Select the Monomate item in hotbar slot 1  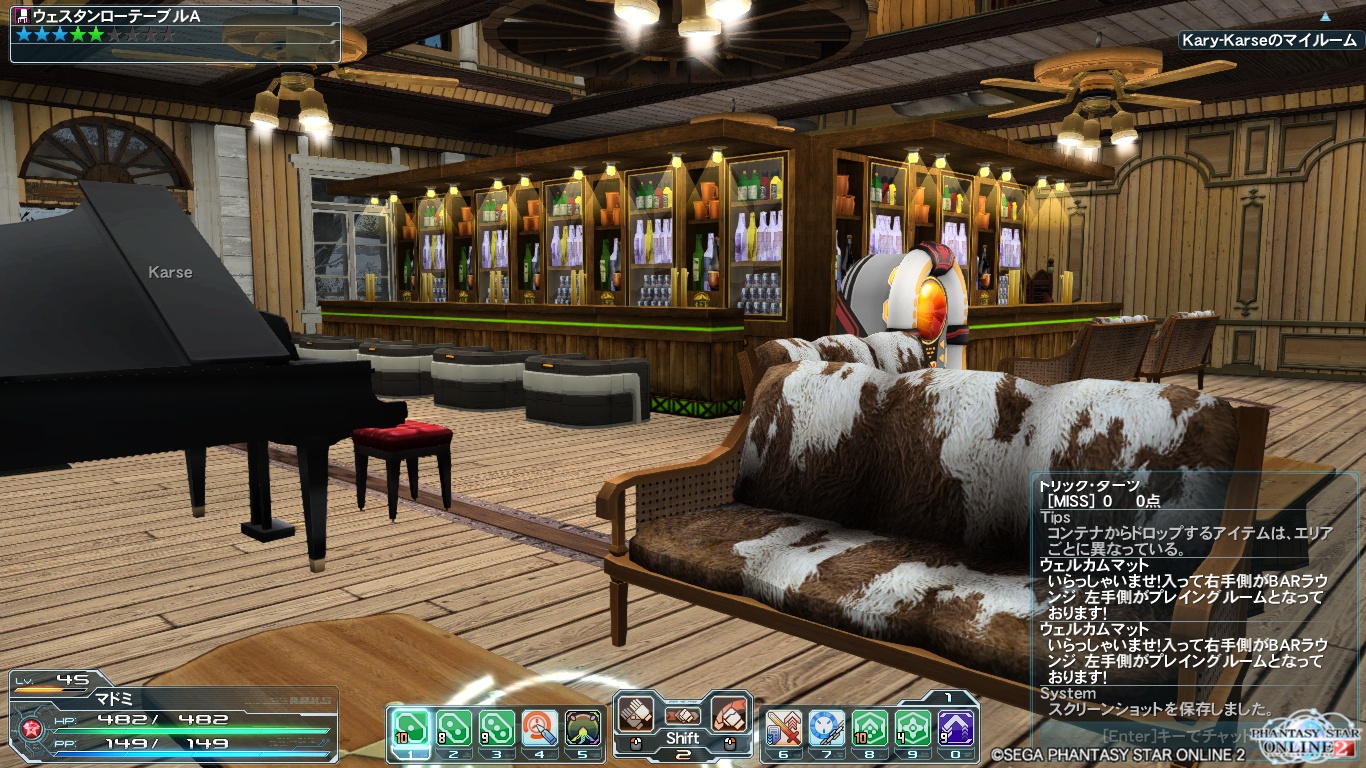click(x=409, y=728)
